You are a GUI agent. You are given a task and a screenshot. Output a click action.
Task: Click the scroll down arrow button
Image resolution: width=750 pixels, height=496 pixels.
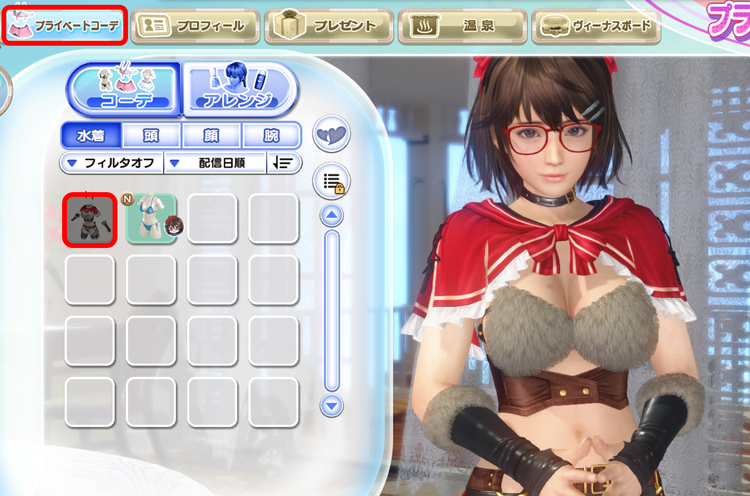tap(332, 405)
